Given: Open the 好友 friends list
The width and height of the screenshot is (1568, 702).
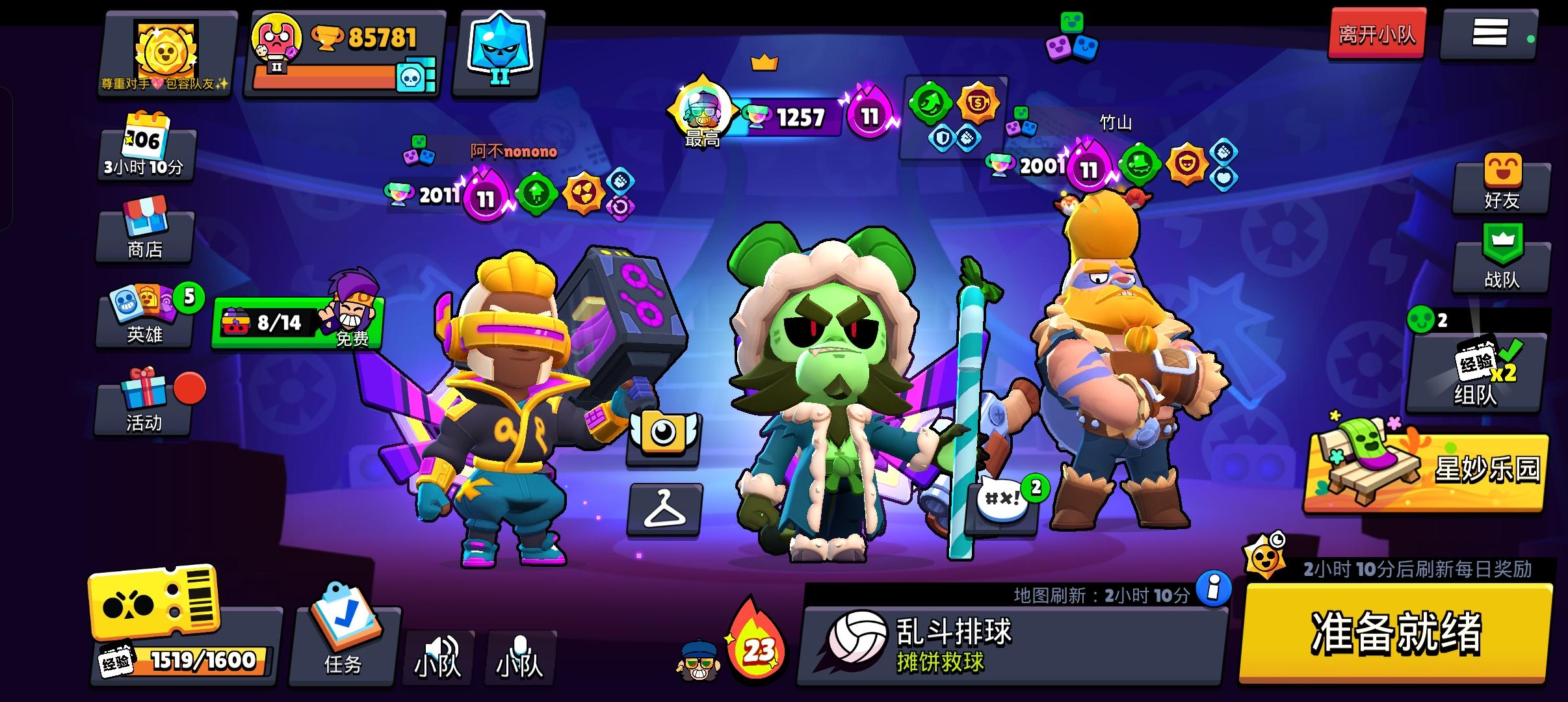Looking at the screenshot, I should 1502,188.
